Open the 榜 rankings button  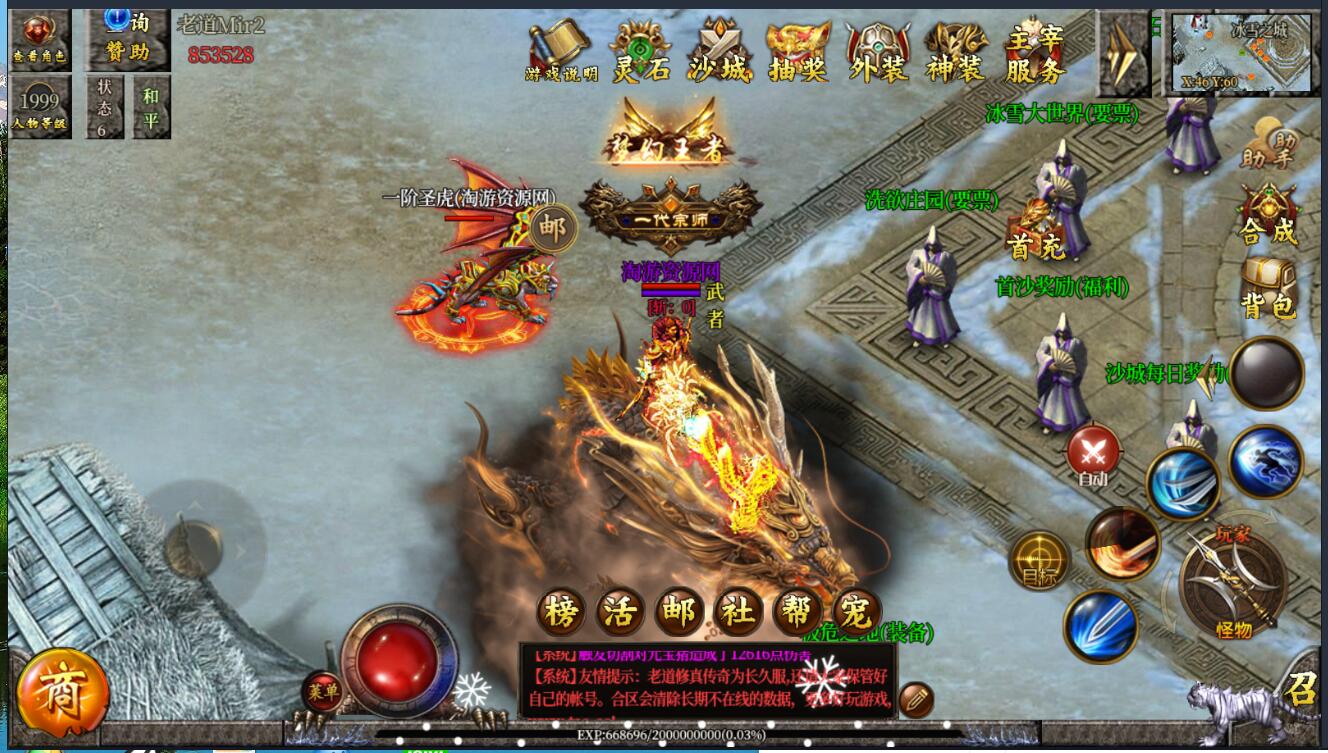coord(561,611)
